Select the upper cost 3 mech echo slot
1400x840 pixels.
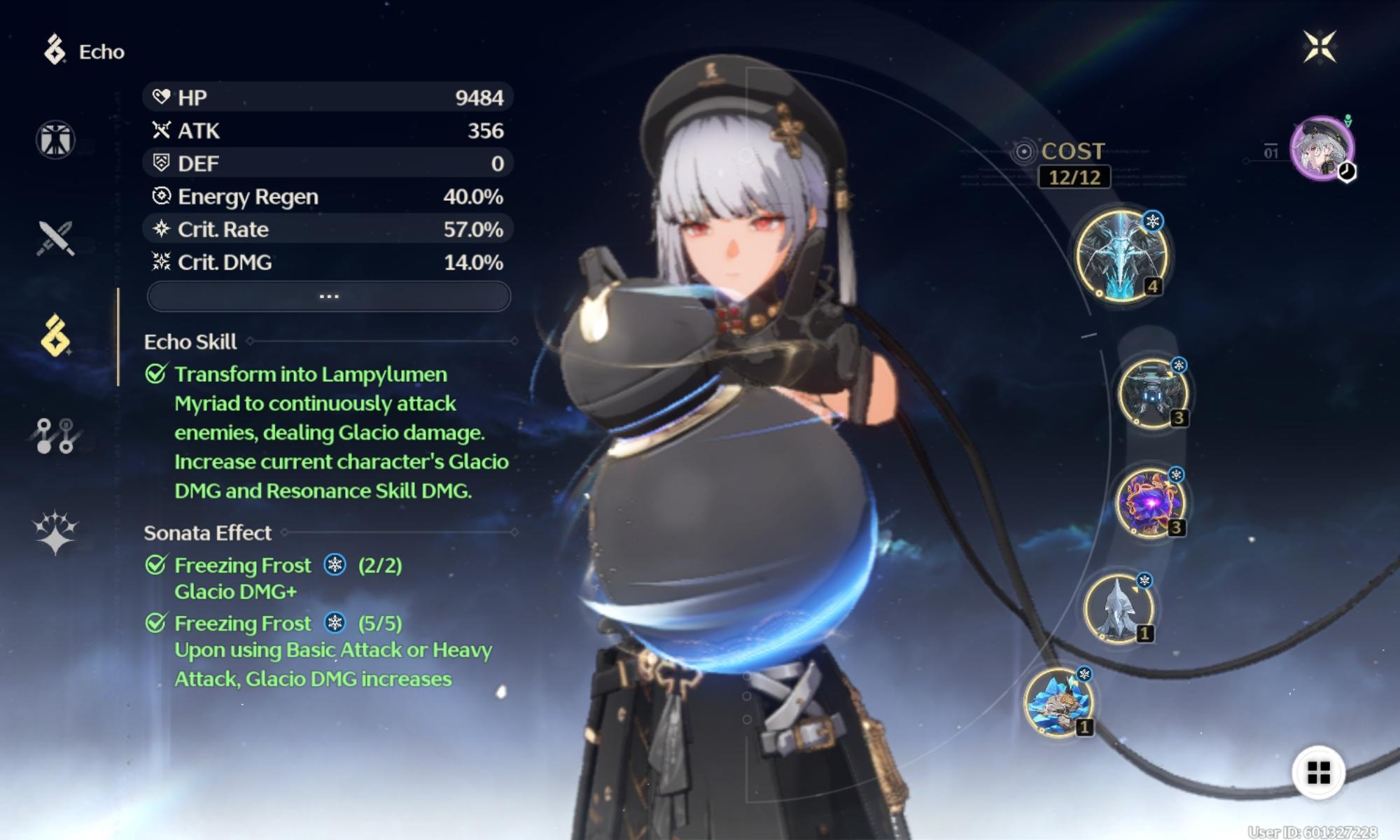point(1151,393)
